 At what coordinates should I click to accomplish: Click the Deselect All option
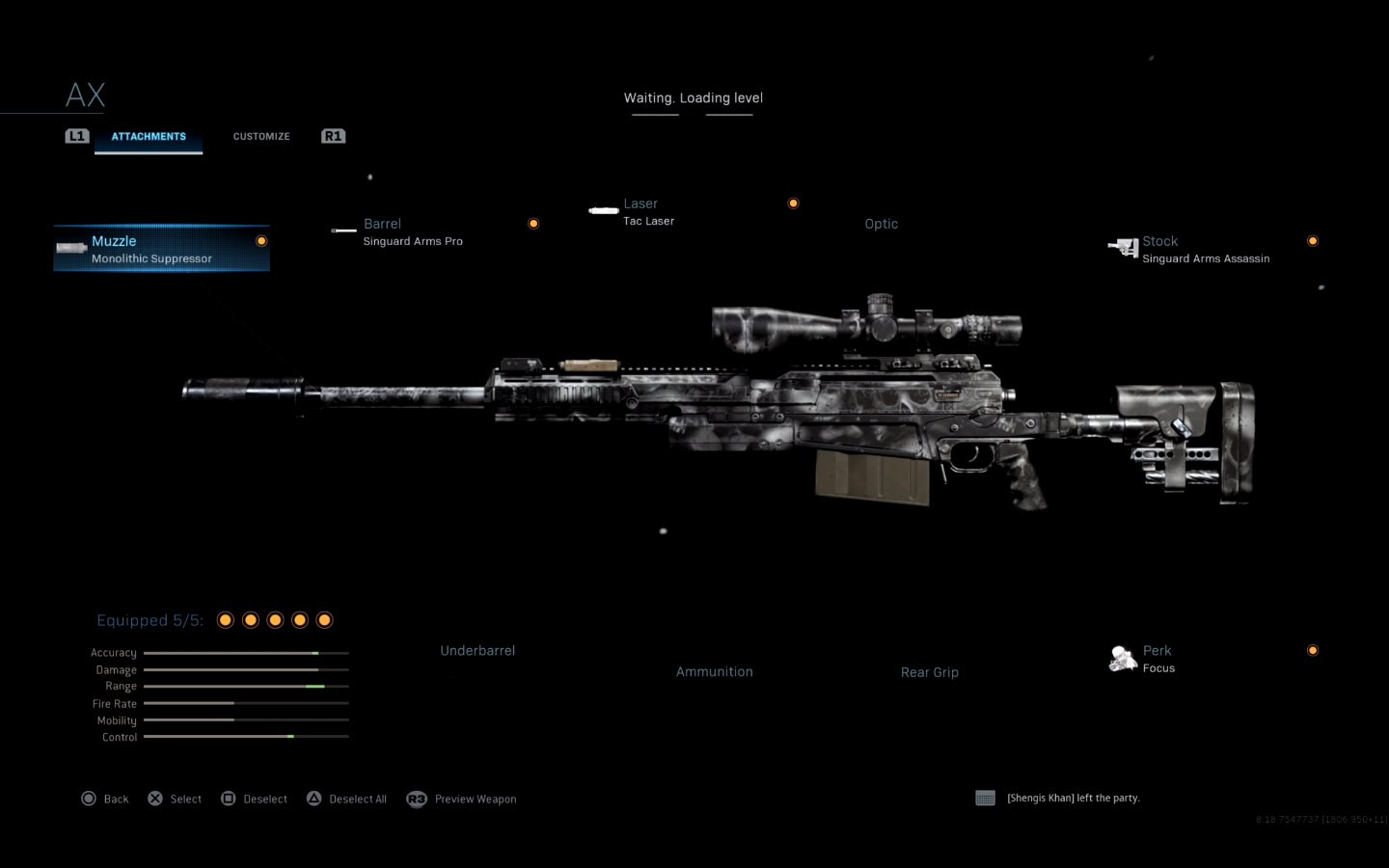pos(347,799)
